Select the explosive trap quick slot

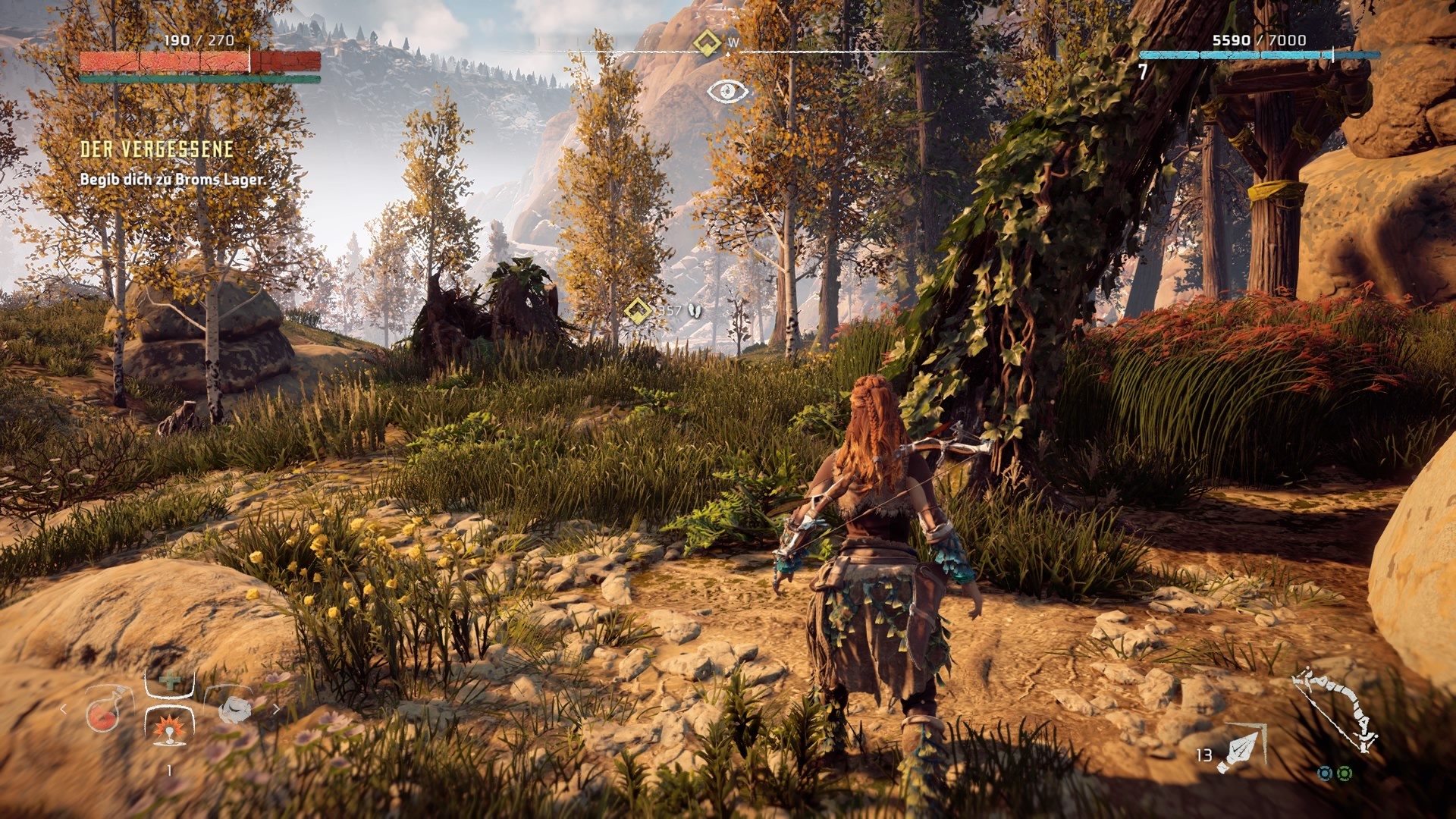pos(168,726)
